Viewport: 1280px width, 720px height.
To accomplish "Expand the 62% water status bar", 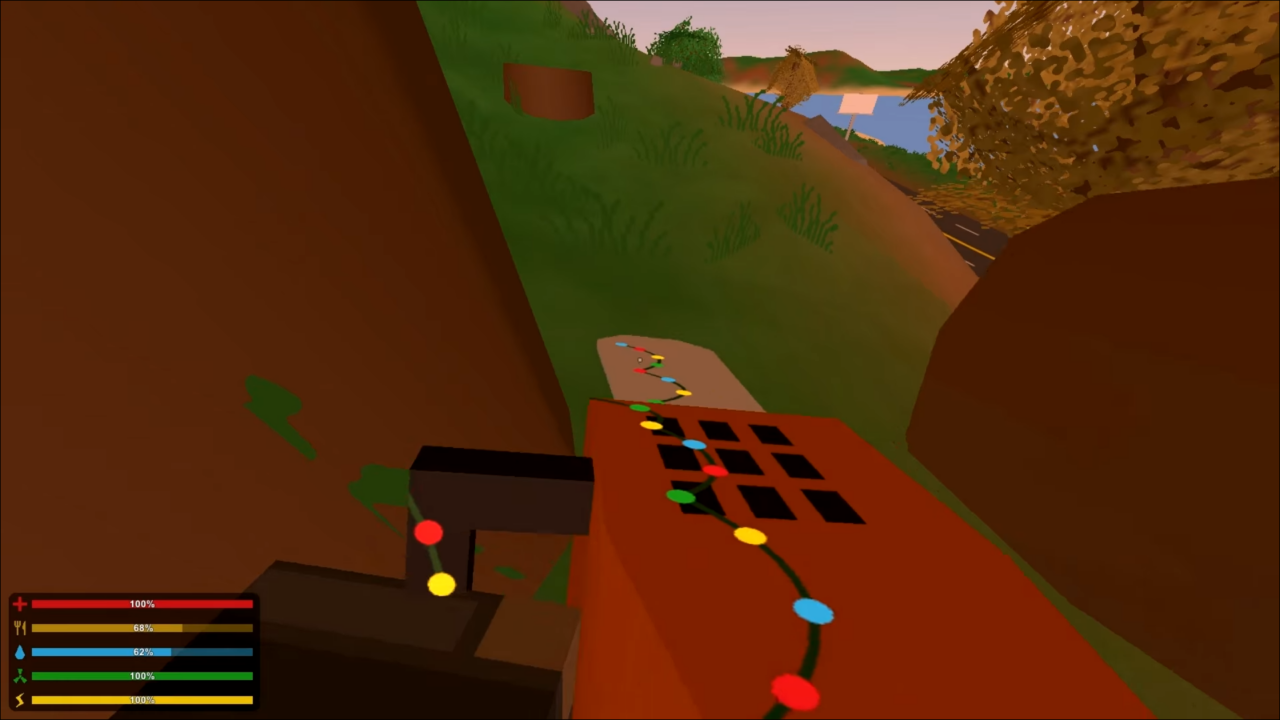I will tap(142, 651).
